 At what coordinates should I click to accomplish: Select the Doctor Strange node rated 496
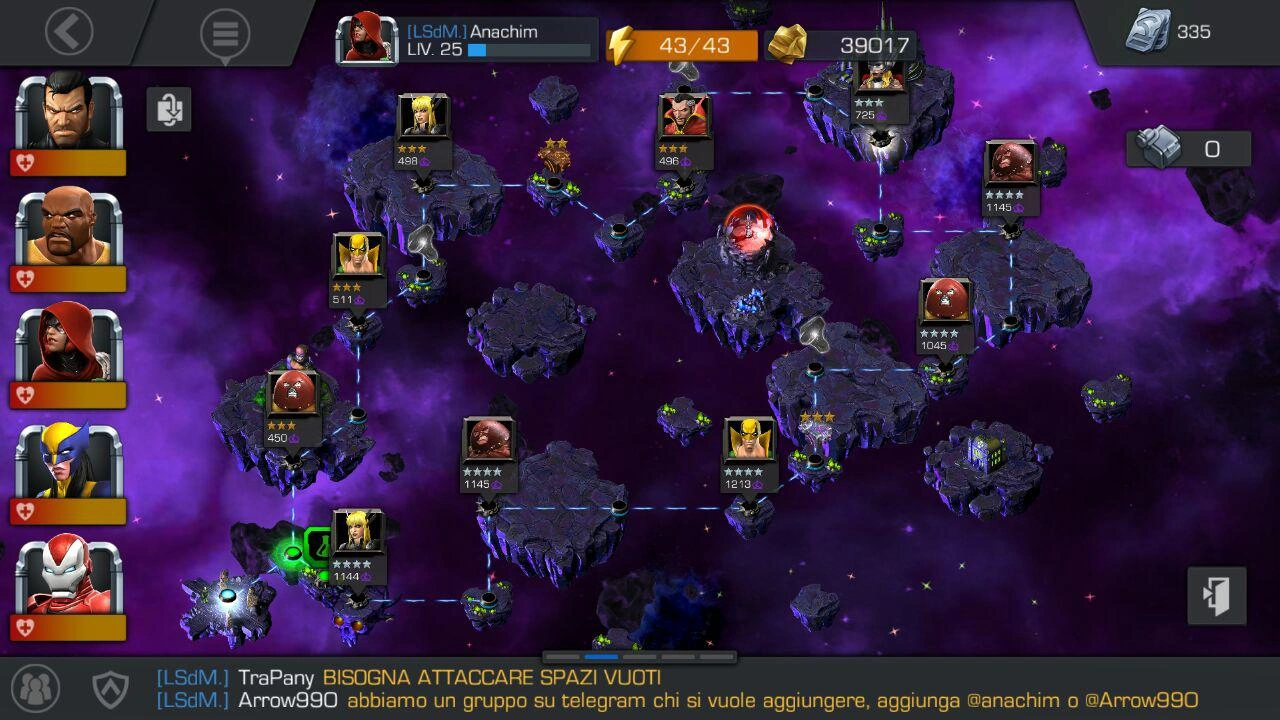pyautogui.click(x=684, y=119)
